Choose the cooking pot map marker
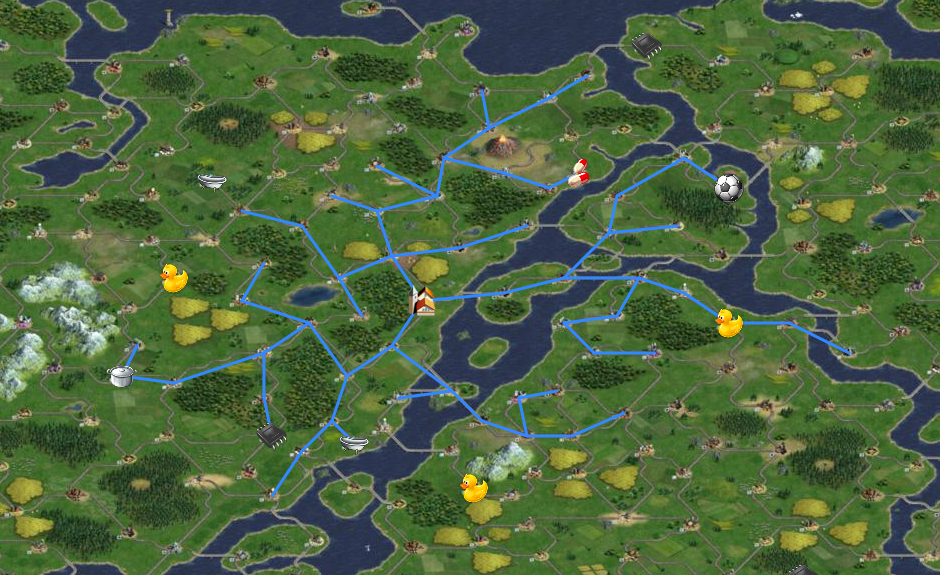This screenshot has height=575, width=940. (x=121, y=376)
